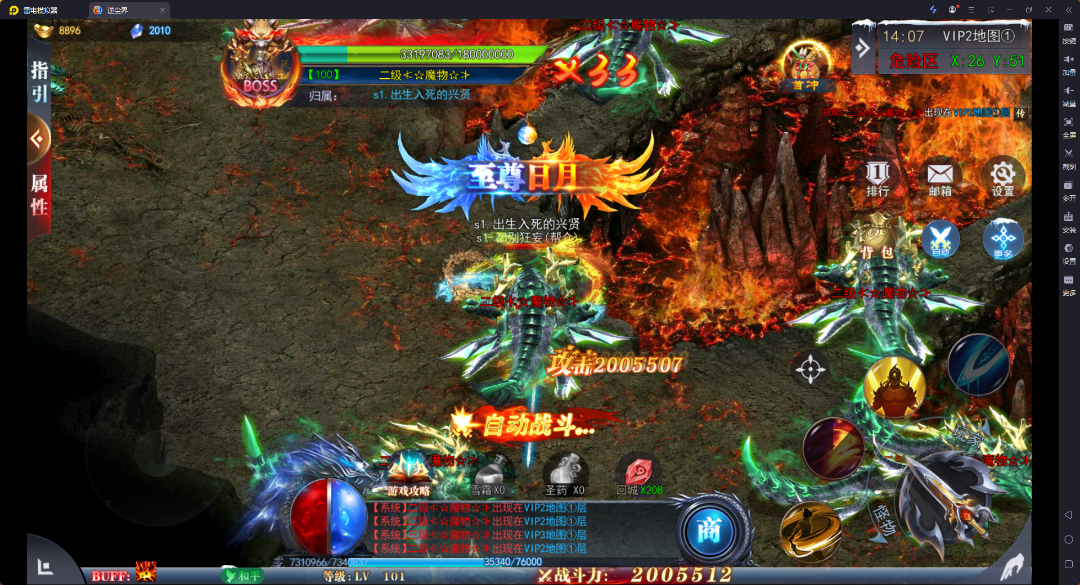Open the 邮箱 mailbox

point(940,177)
